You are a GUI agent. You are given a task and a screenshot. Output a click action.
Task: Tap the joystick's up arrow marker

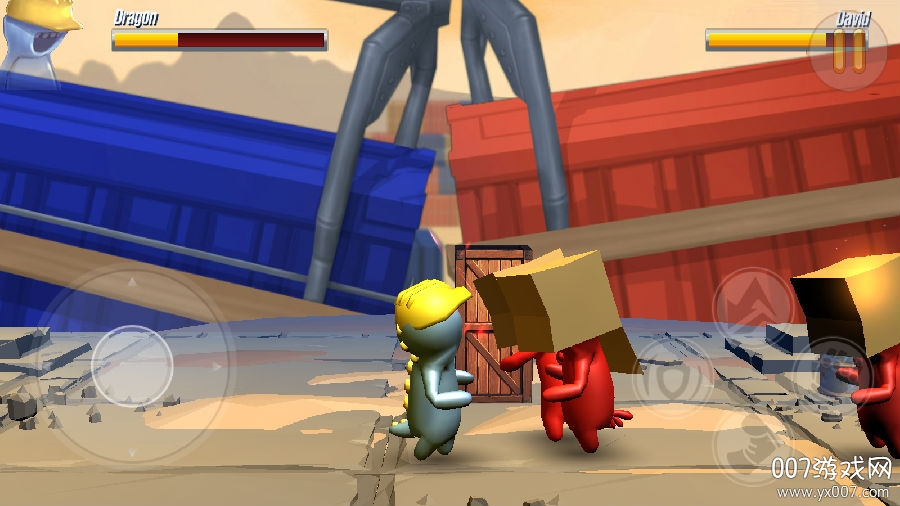[x=131, y=283]
